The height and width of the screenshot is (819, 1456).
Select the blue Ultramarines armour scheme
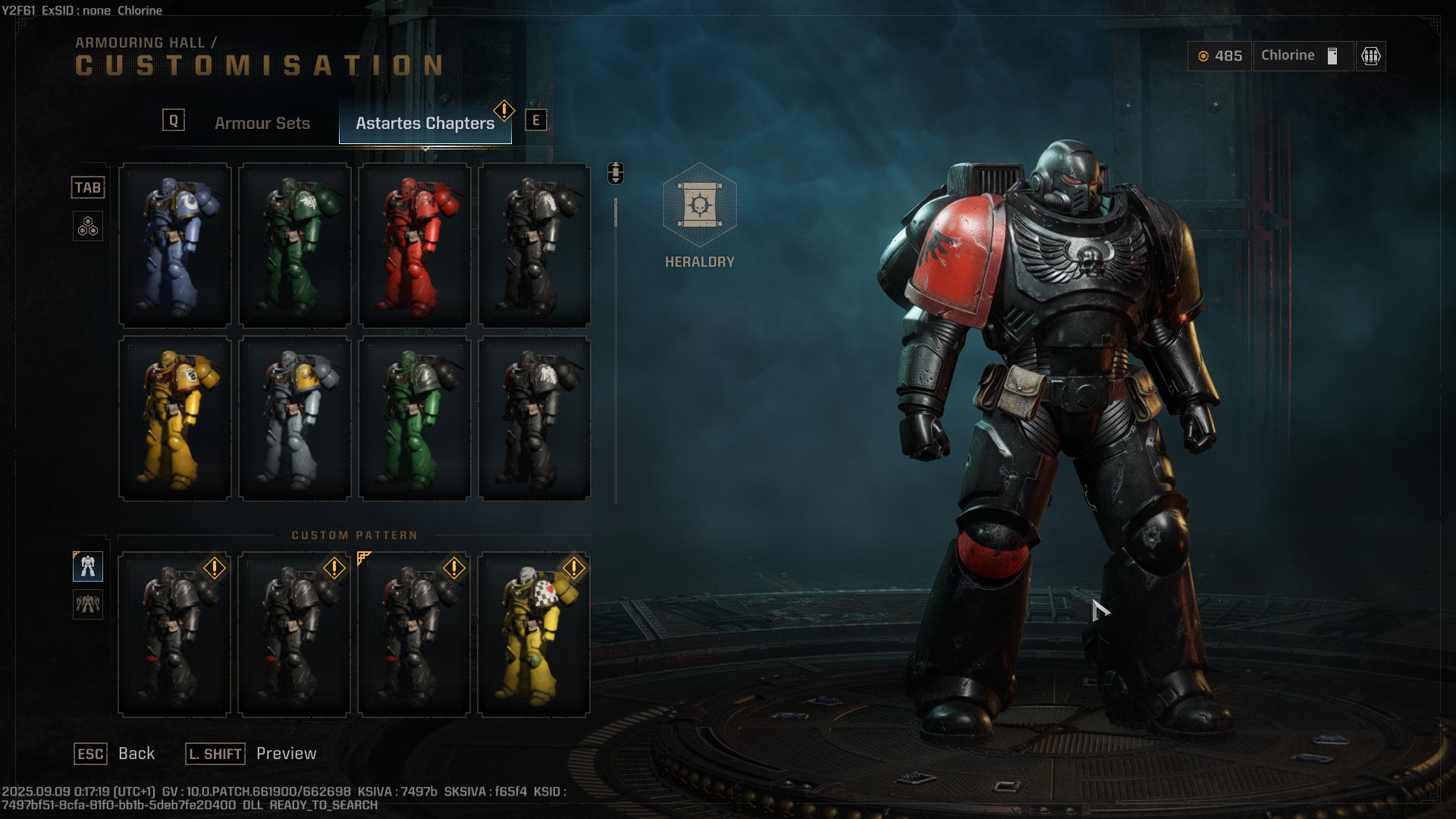174,244
